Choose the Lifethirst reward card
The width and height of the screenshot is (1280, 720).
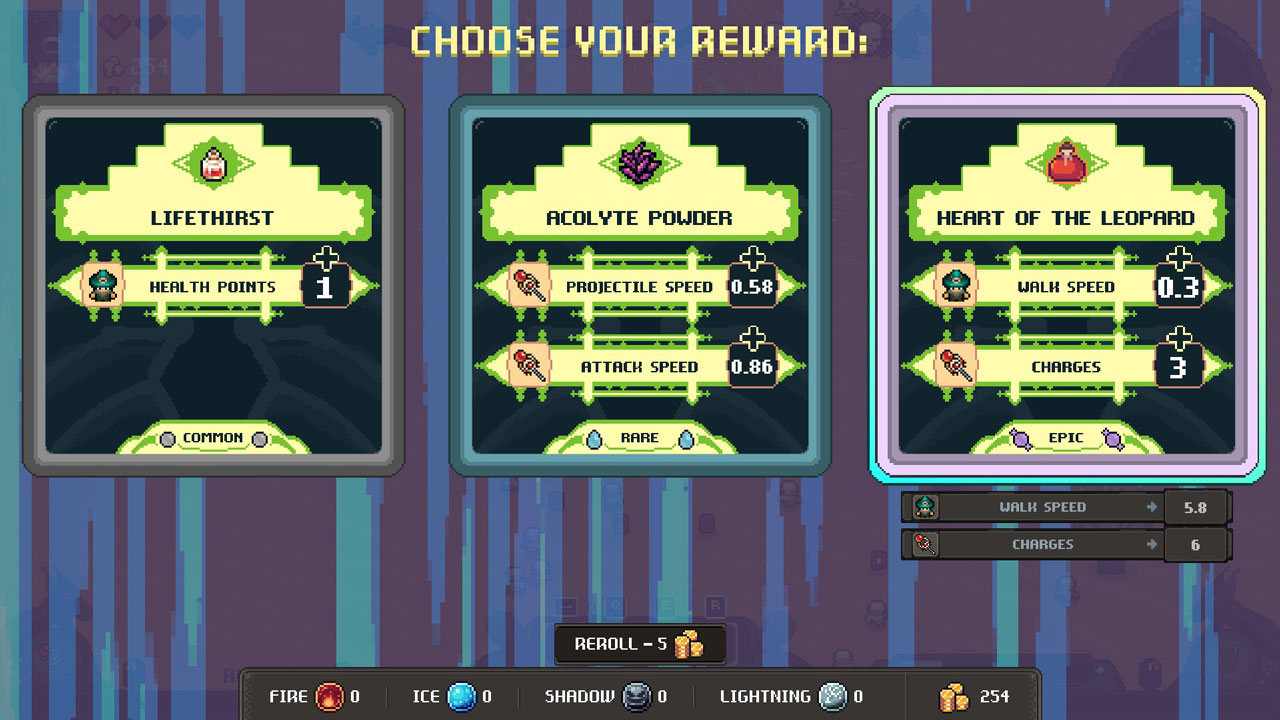tap(213, 285)
